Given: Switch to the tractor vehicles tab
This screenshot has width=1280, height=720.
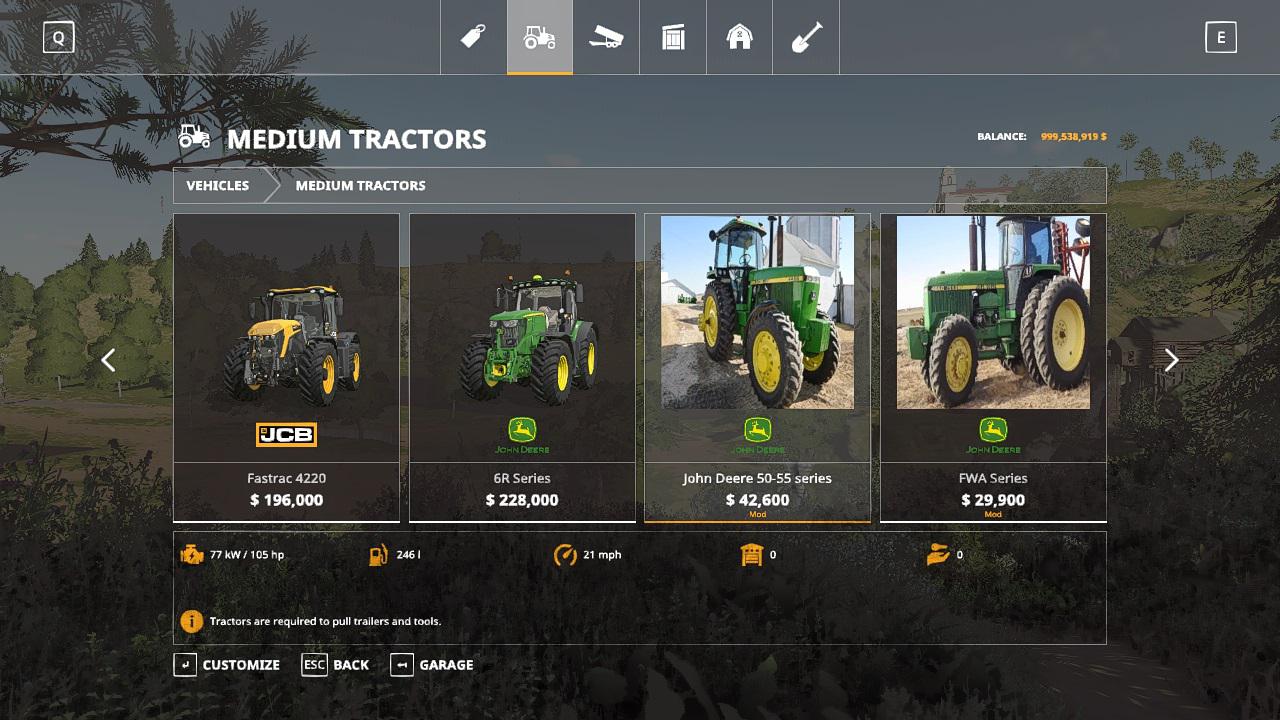Looking at the screenshot, I should pyautogui.click(x=540, y=38).
